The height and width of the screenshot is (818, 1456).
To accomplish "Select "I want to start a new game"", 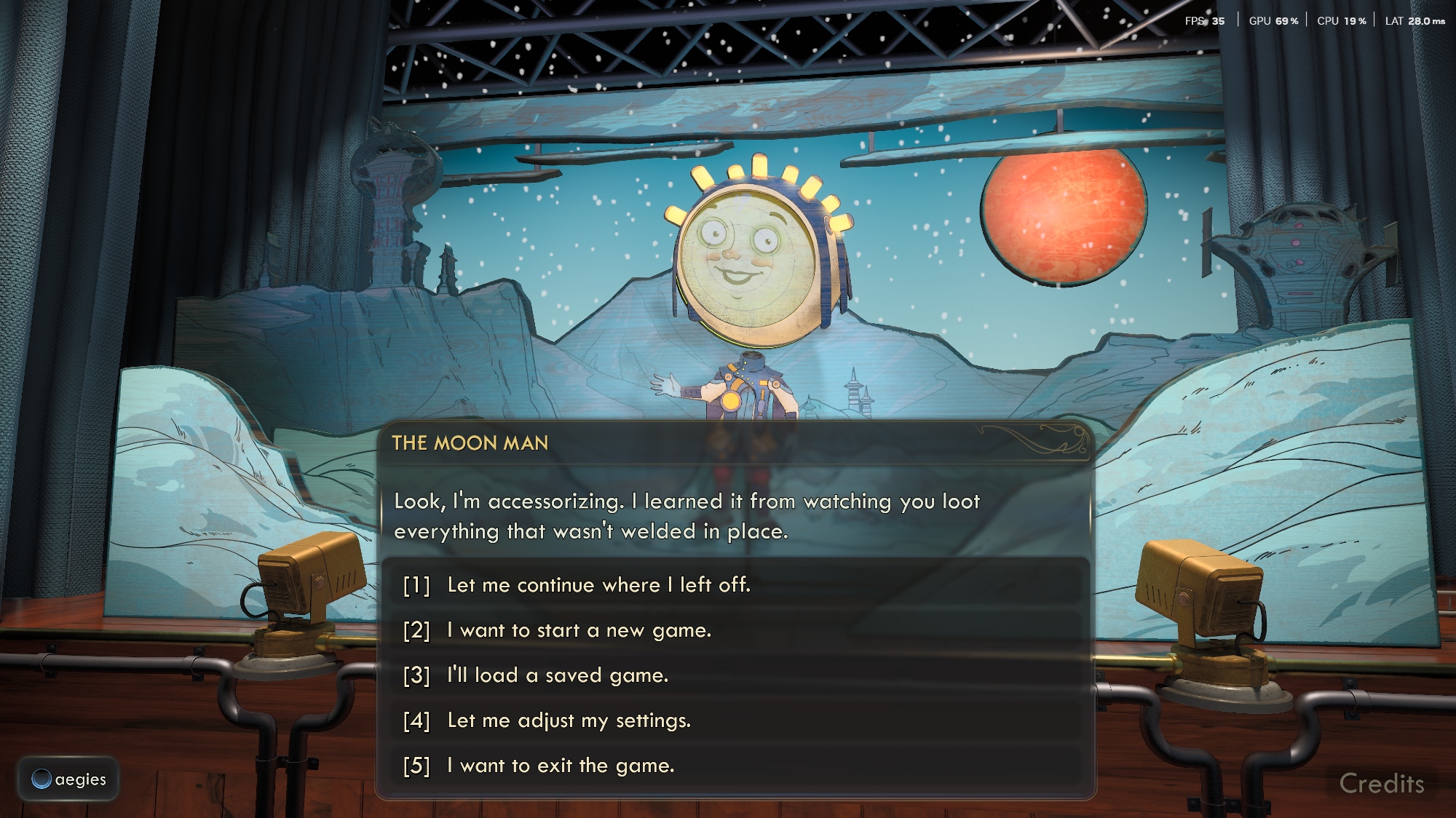I will coord(579,630).
